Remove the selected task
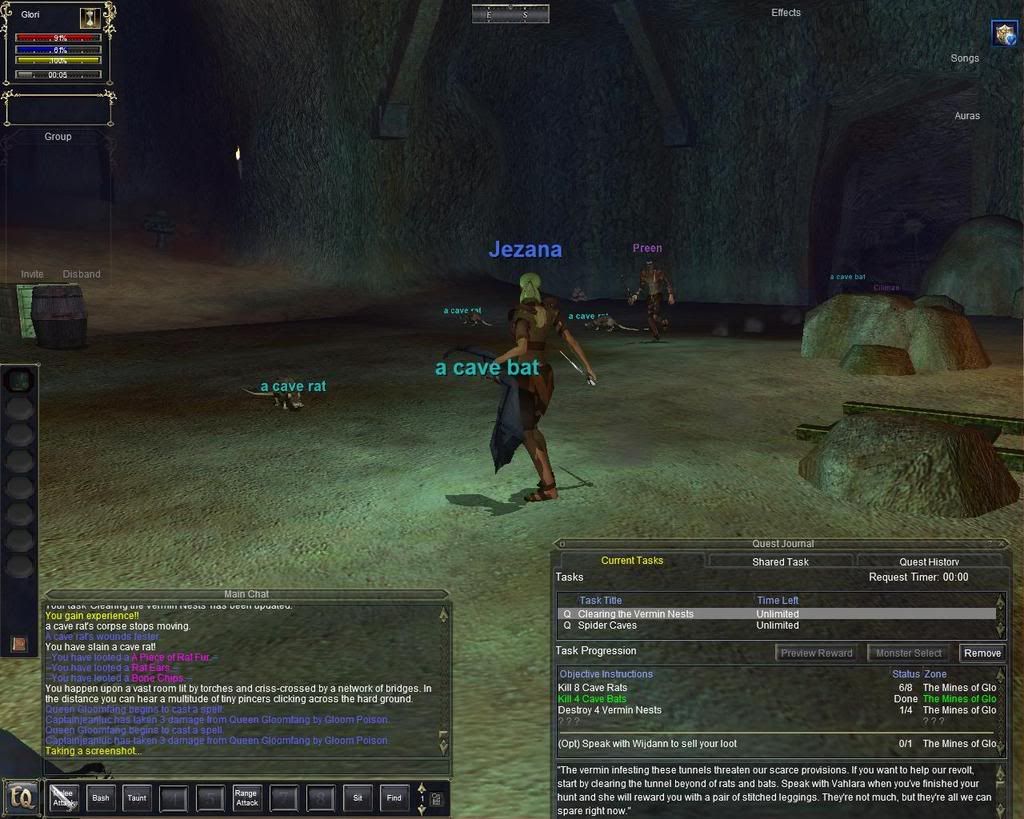Image resolution: width=1024 pixels, height=819 pixels. tap(982, 653)
